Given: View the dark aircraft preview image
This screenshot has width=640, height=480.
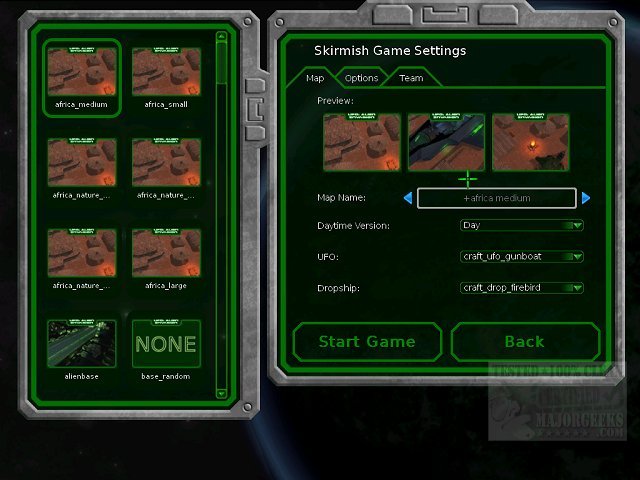Looking at the screenshot, I should pos(446,142).
